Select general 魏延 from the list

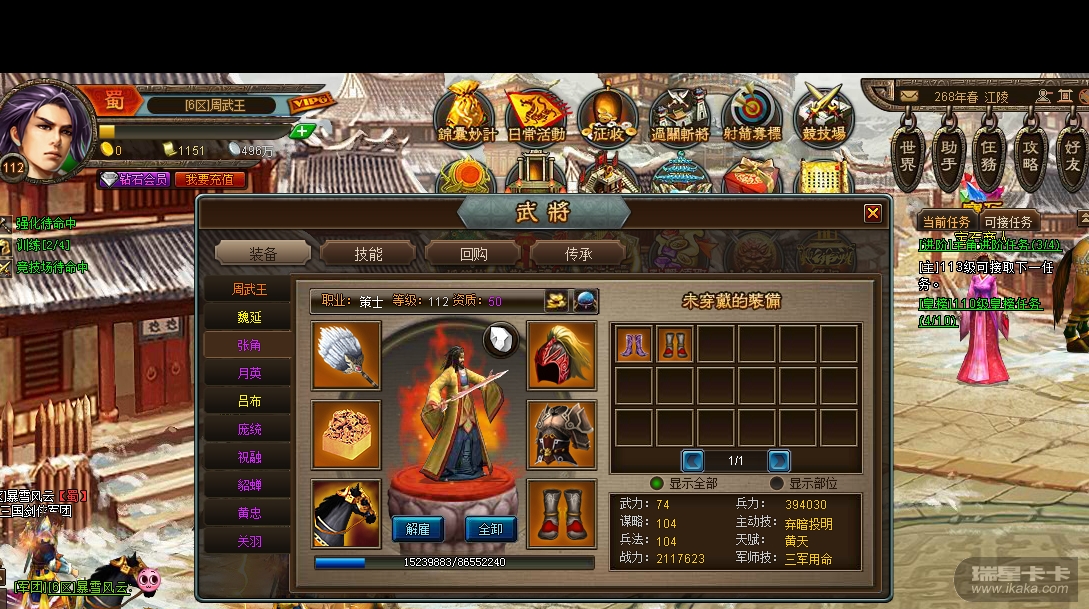[x=249, y=317]
